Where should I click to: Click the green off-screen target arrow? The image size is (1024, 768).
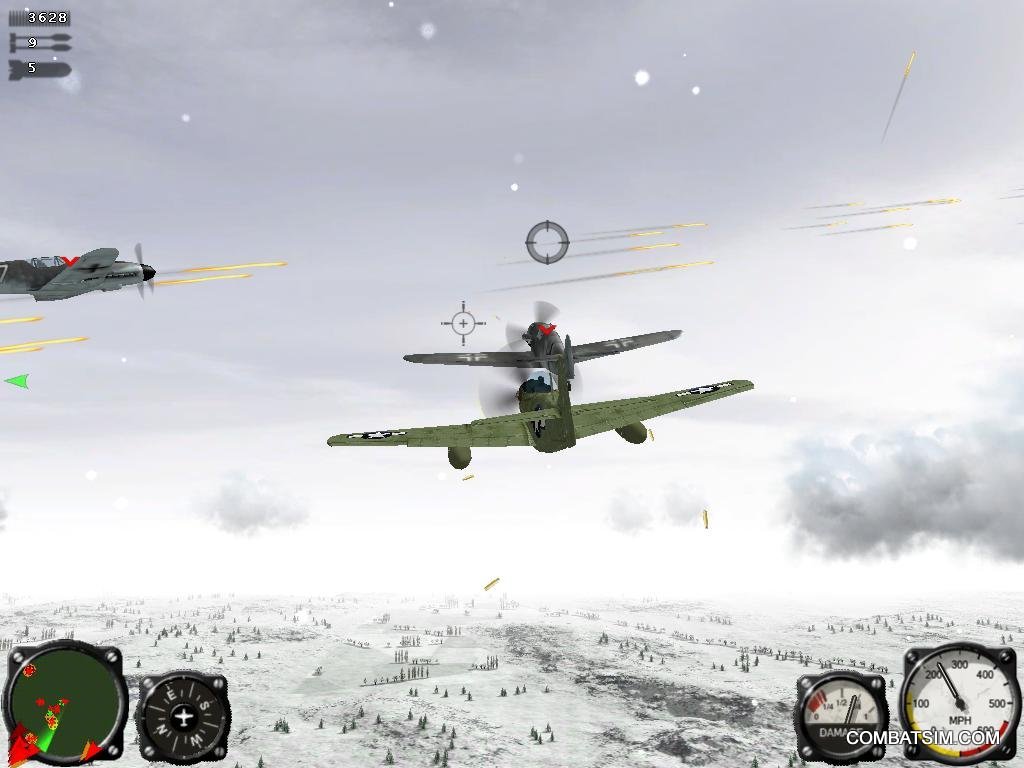(x=17, y=381)
